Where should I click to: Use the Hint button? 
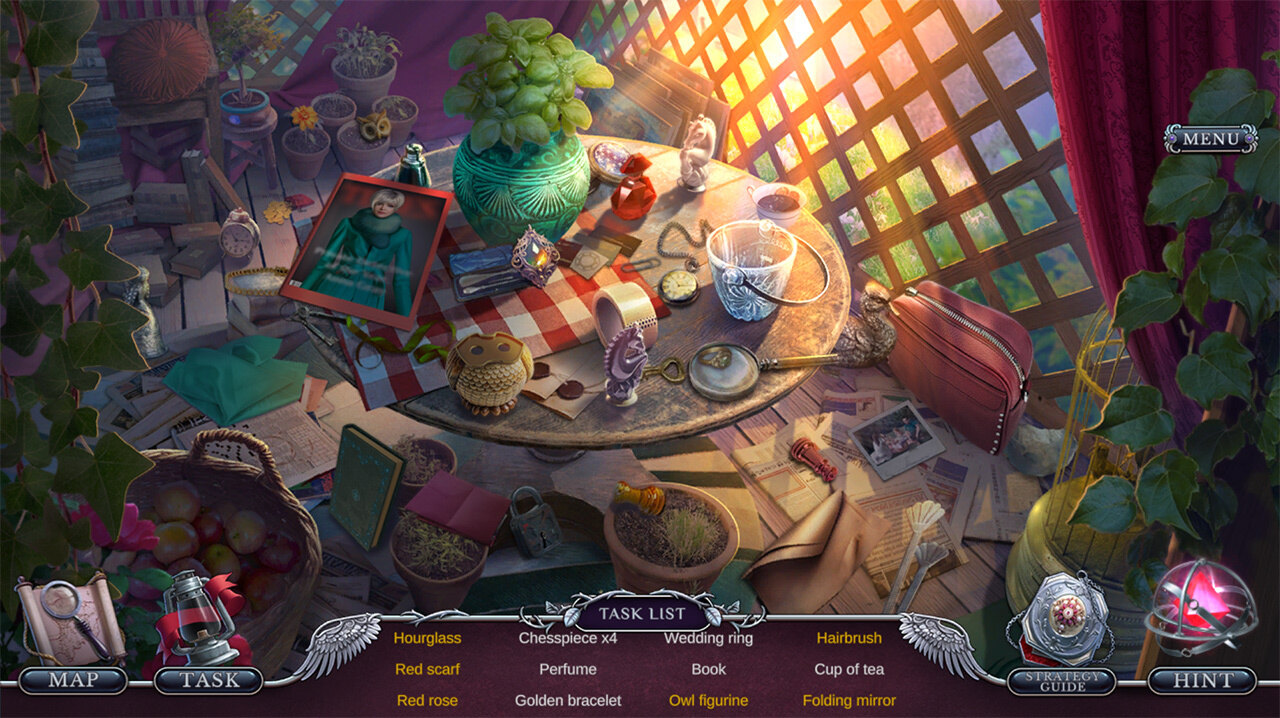[1202, 681]
